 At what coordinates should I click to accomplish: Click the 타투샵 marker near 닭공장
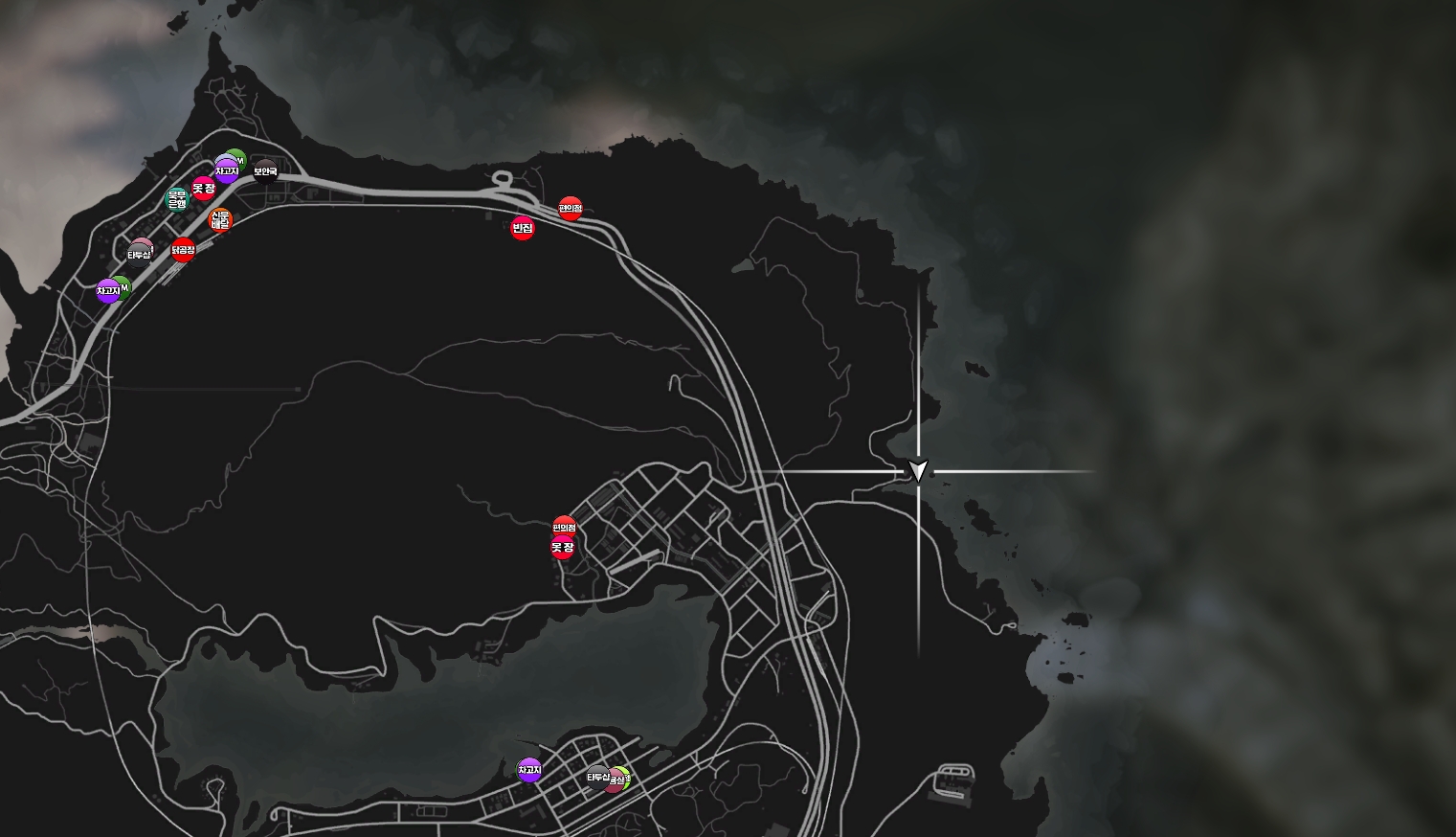click(x=140, y=254)
